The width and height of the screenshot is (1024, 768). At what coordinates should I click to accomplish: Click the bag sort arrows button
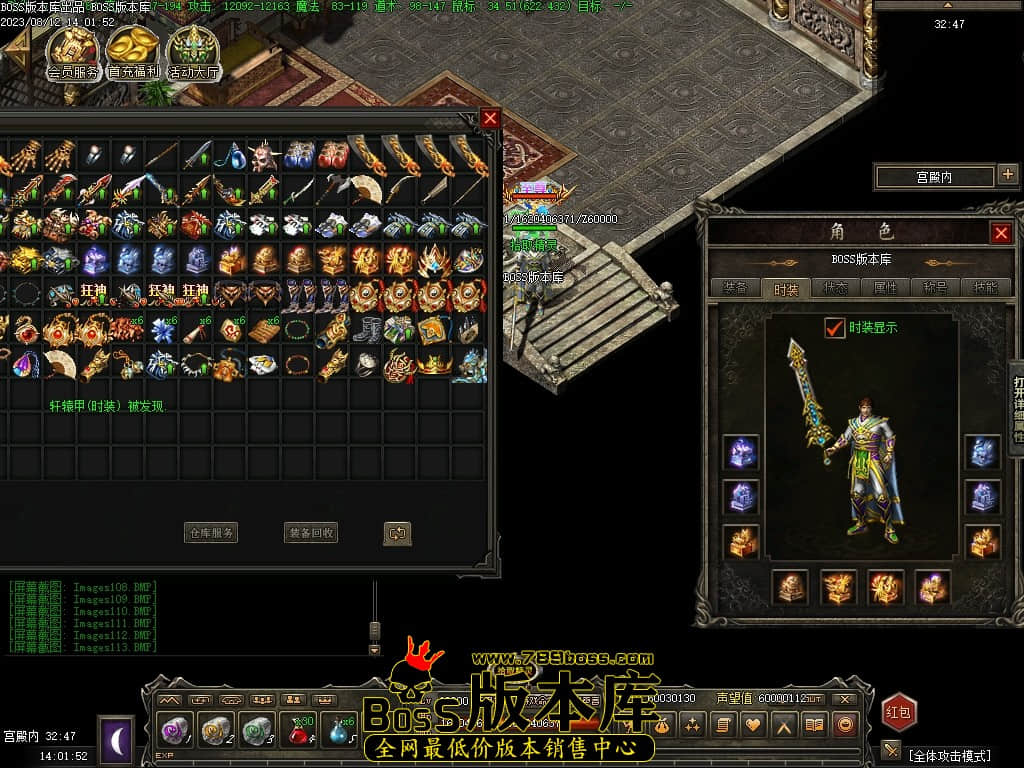[x=397, y=533]
